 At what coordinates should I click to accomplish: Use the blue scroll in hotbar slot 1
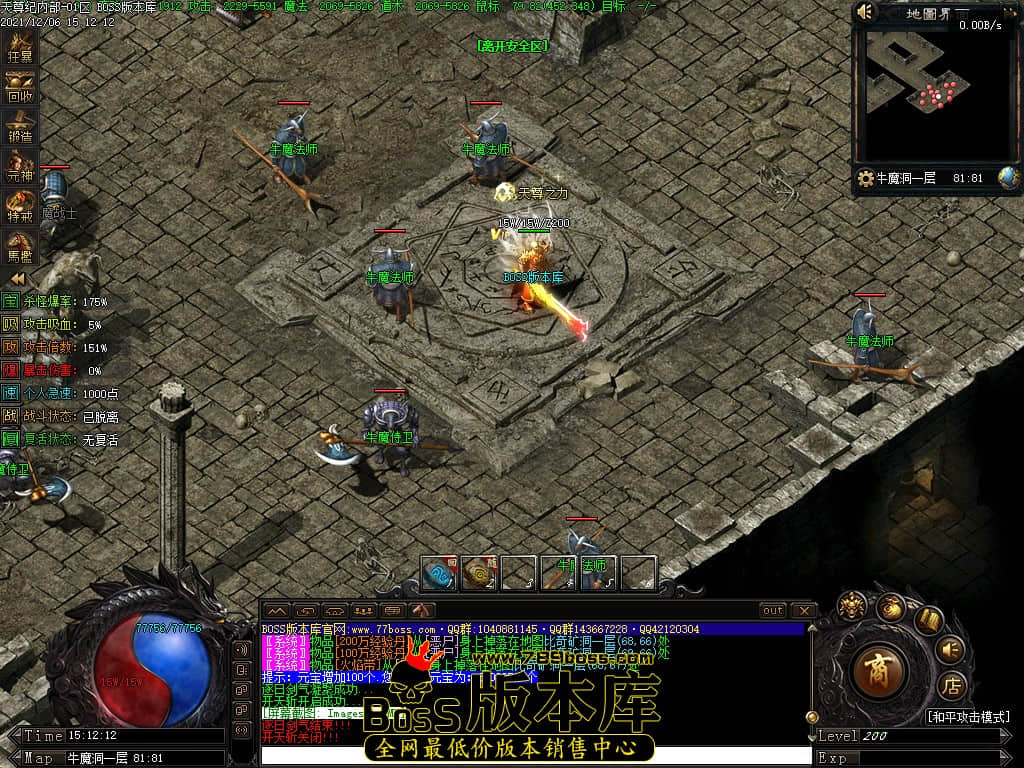[439, 572]
